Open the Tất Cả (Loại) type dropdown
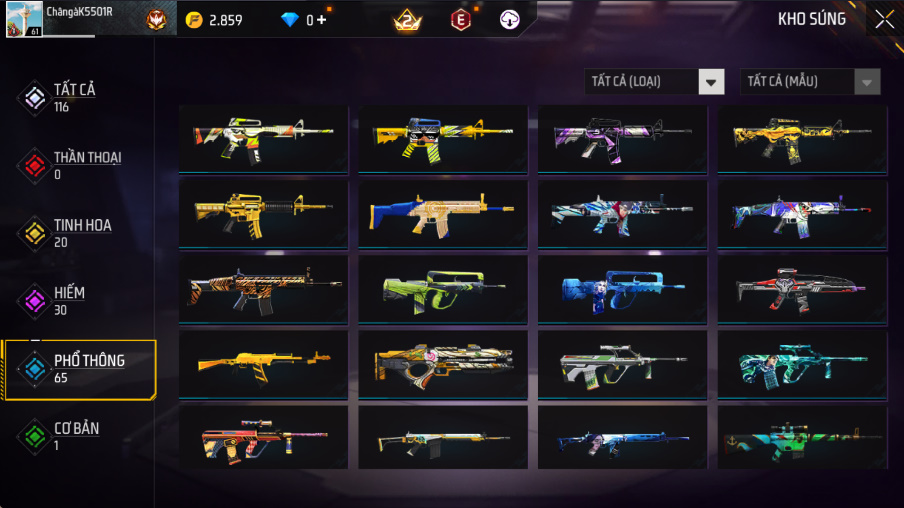 tap(655, 82)
